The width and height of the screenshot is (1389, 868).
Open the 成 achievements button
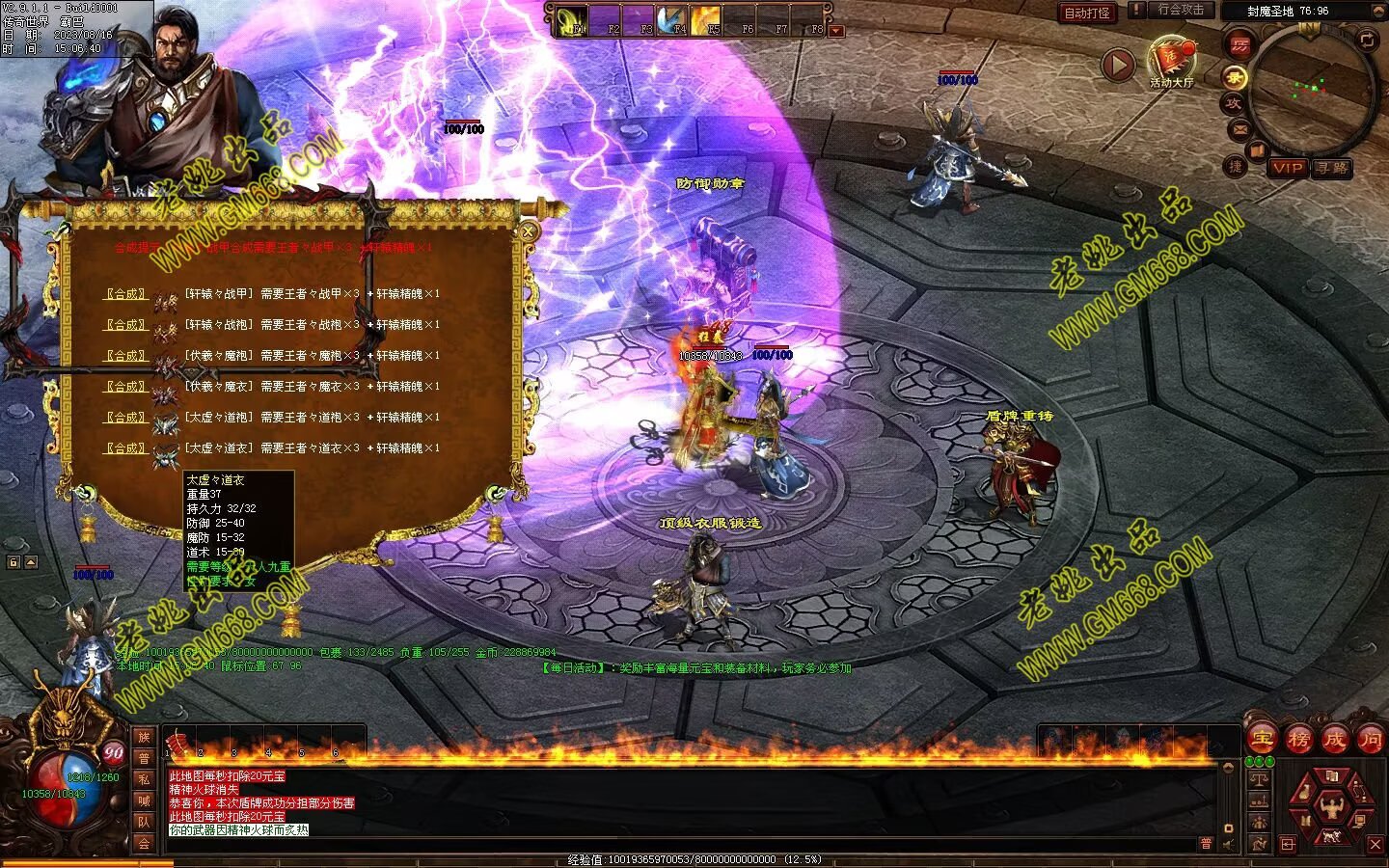[1334, 740]
